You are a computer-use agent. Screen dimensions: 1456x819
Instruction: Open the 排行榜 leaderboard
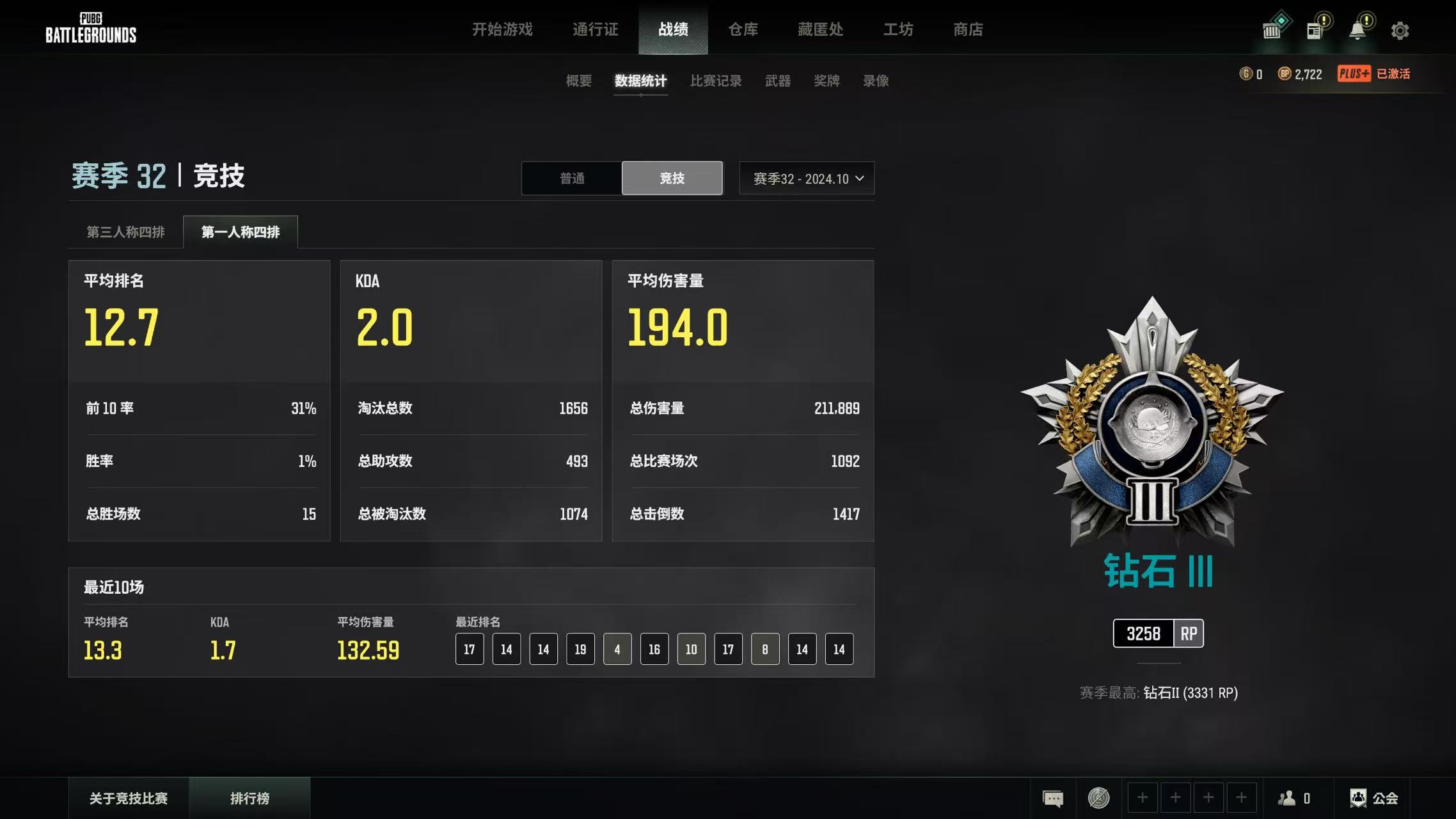(x=249, y=799)
